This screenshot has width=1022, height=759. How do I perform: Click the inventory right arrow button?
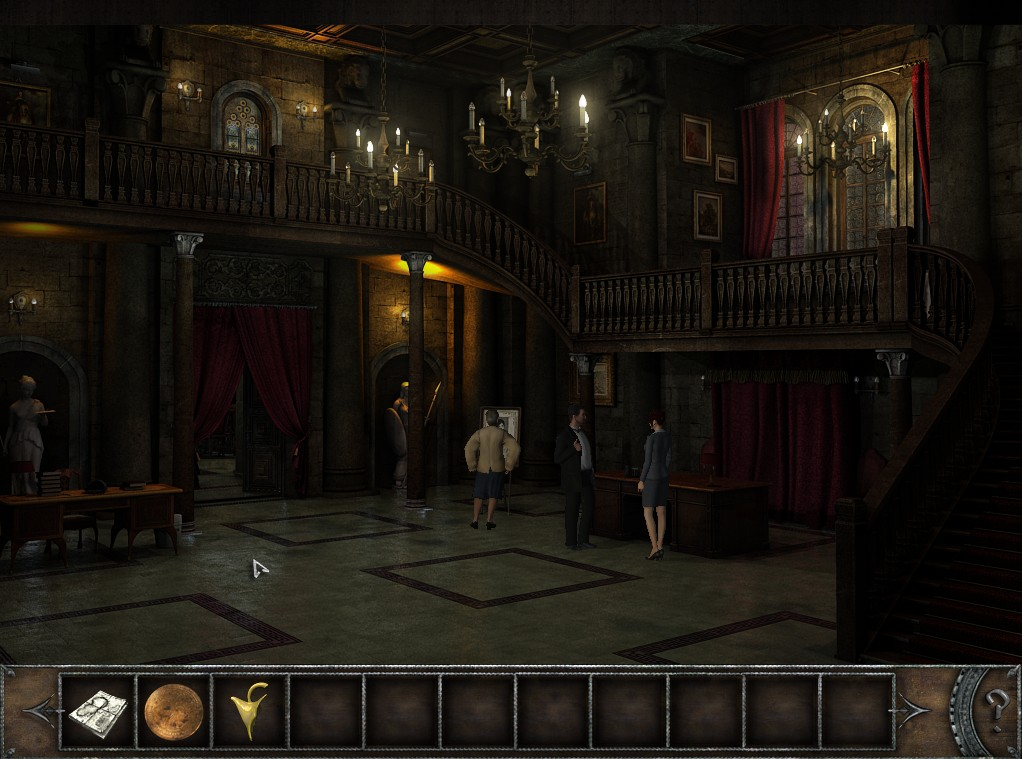[912, 711]
